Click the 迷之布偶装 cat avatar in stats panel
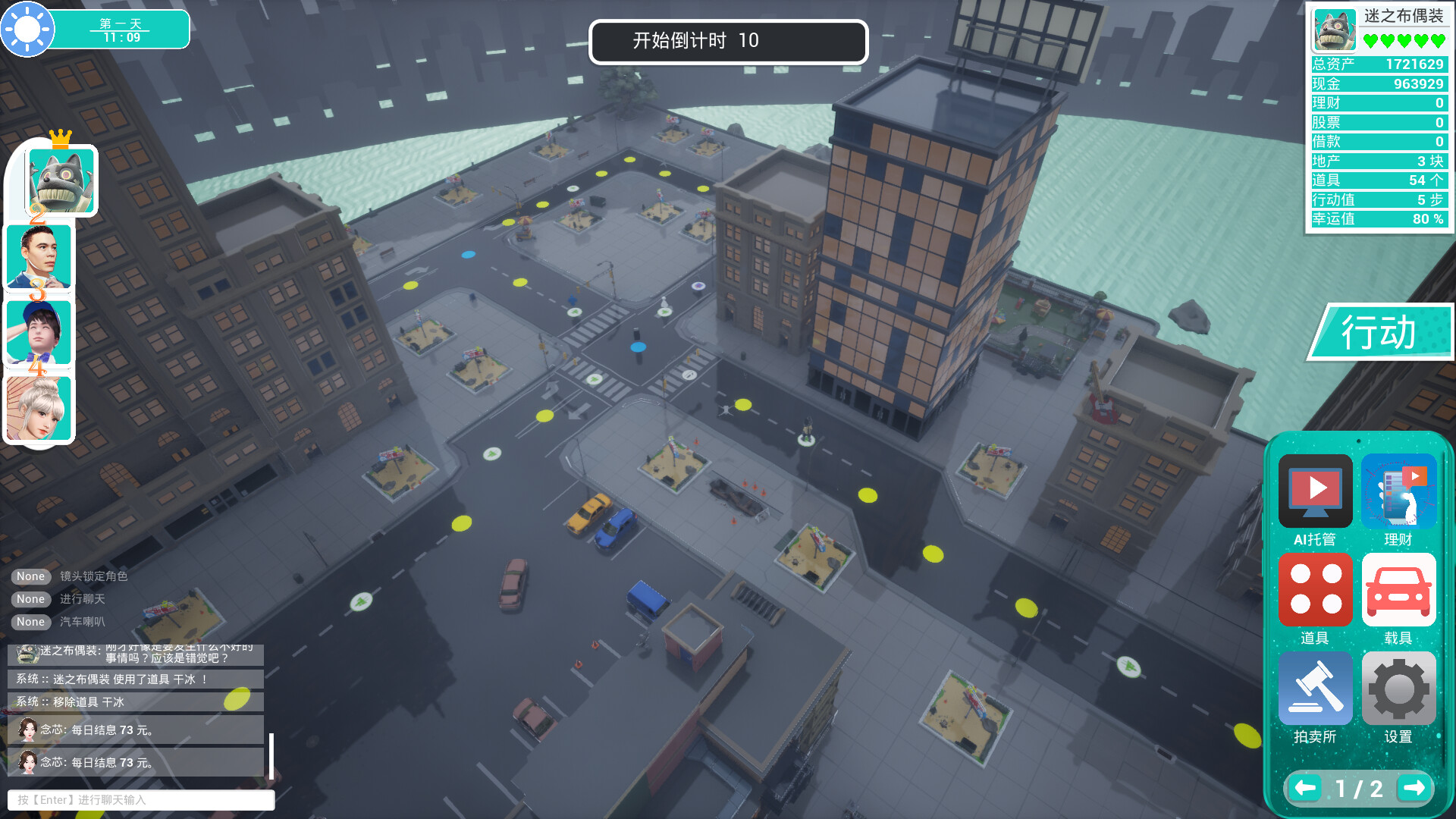This screenshot has width=1456, height=819. coord(1336,29)
